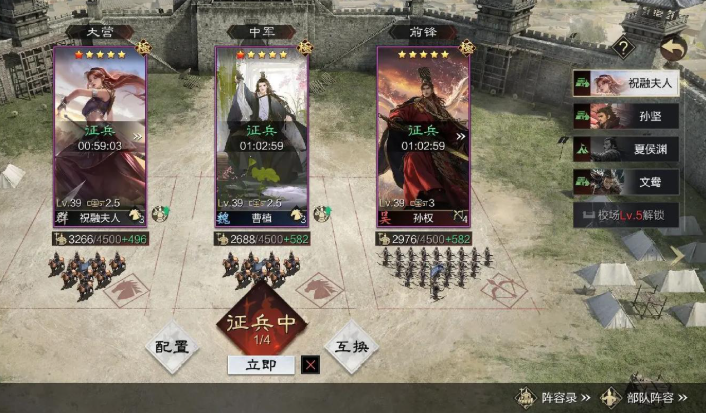The height and width of the screenshot is (413, 706).
Task: Go back with the return arrow
Action: 675,46
